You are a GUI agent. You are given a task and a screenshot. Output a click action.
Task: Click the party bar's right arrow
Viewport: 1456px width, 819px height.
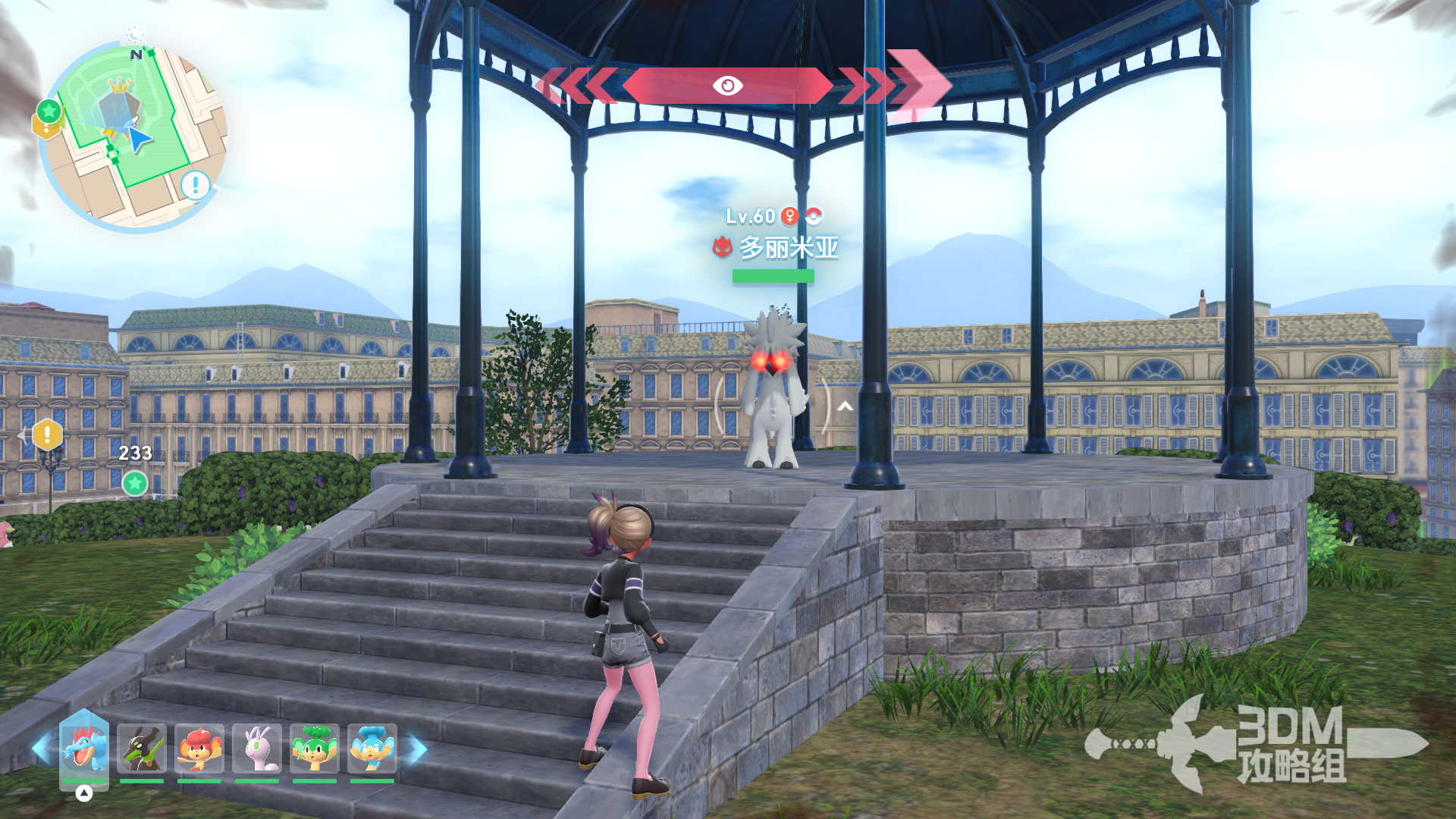pos(418,749)
